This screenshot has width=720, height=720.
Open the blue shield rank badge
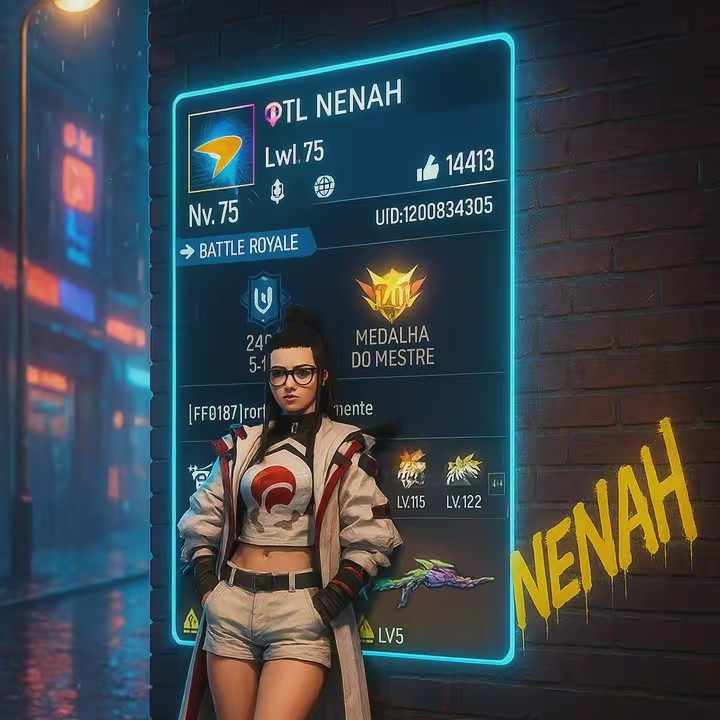[264, 299]
